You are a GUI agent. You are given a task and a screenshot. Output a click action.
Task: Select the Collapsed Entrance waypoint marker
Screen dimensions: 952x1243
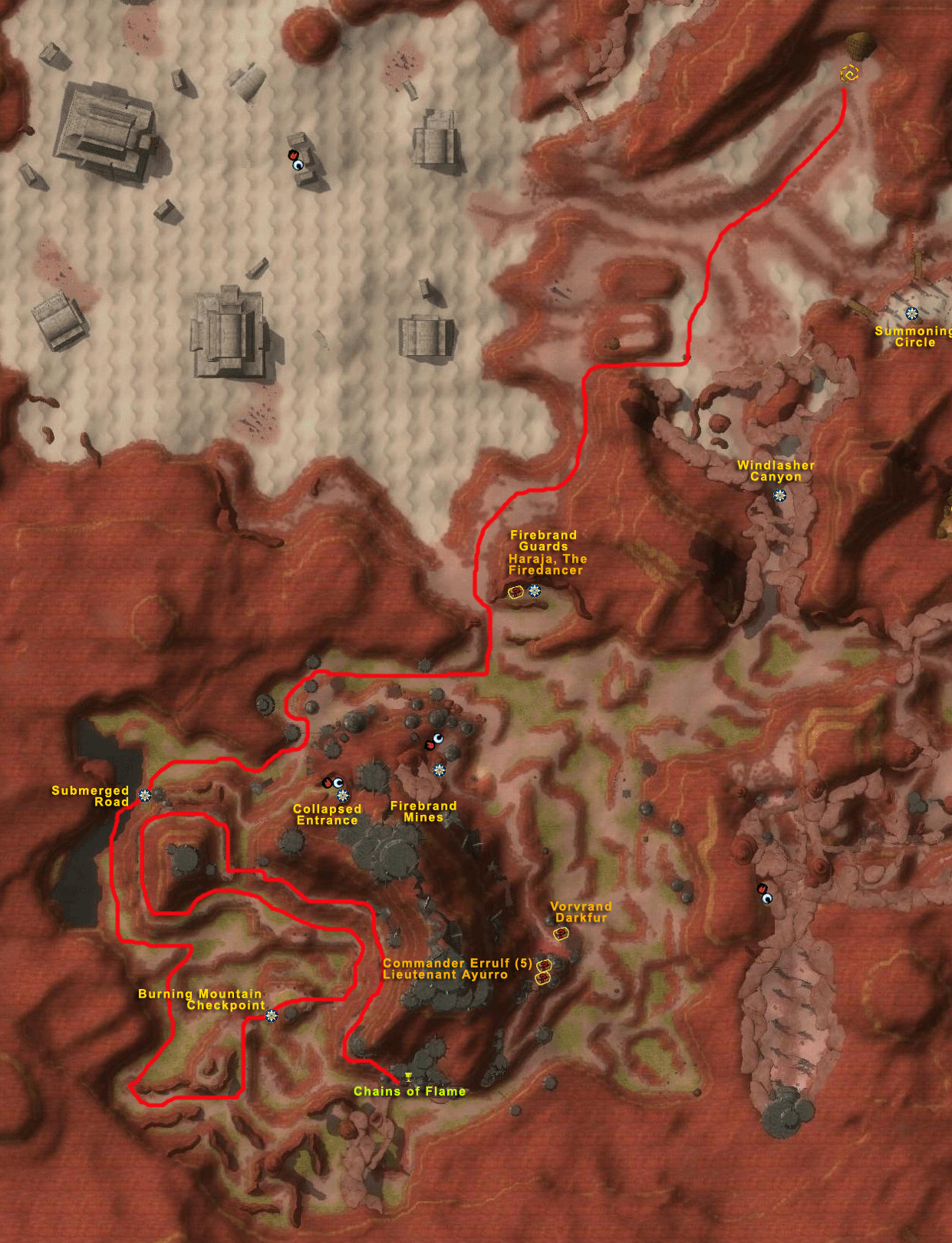[343, 796]
